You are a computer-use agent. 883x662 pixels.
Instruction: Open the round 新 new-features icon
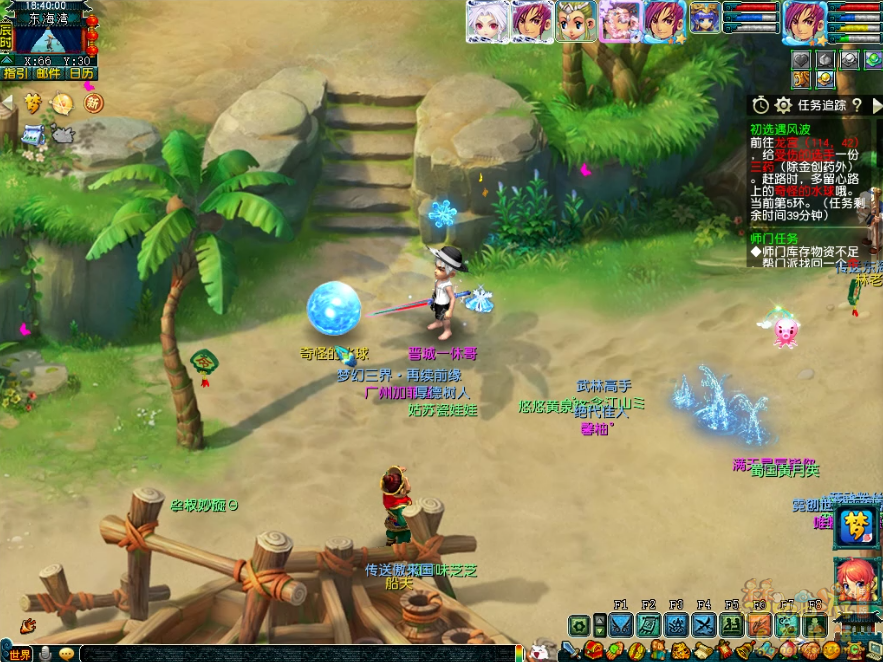pos(93,102)
